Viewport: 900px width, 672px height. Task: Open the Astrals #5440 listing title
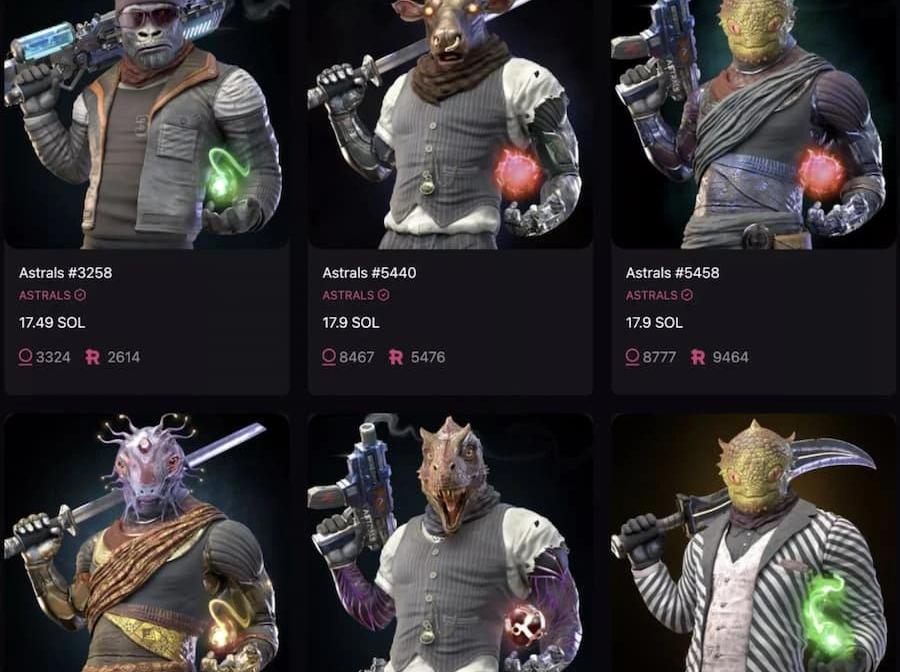[x=369, y=272]
